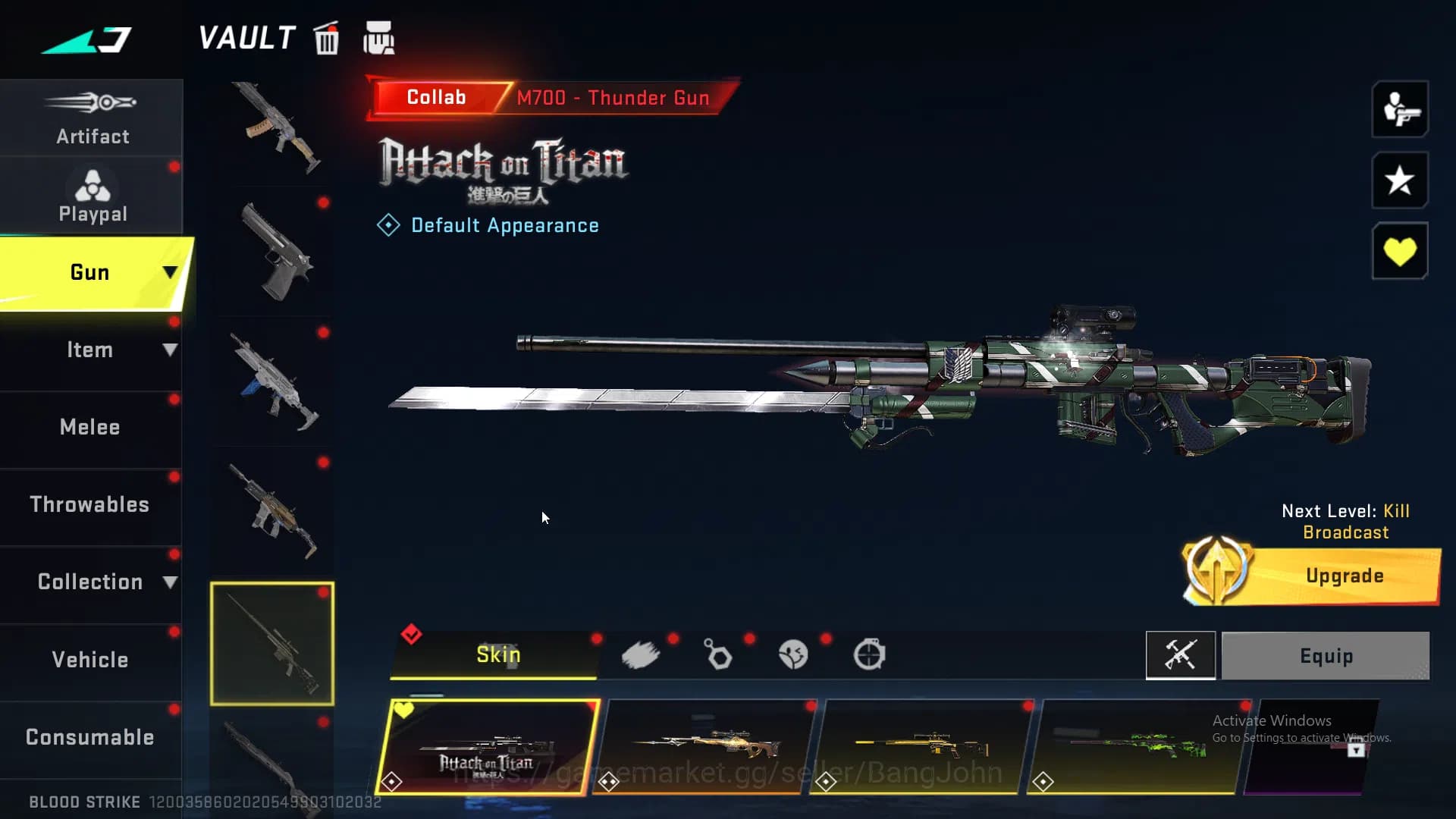Select the sticker customization icon
Image resolution: width=1456 pixels, height=819 pixels.
pyautogui.click(x=793, y=654)
